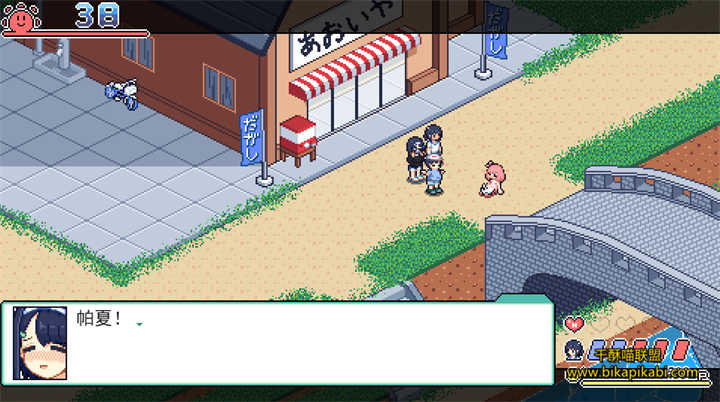The height and width of the screenshot is (402, 720).
Task: Click the dialogue advance arrow after 帕夏！
Action: click(139, 324)
